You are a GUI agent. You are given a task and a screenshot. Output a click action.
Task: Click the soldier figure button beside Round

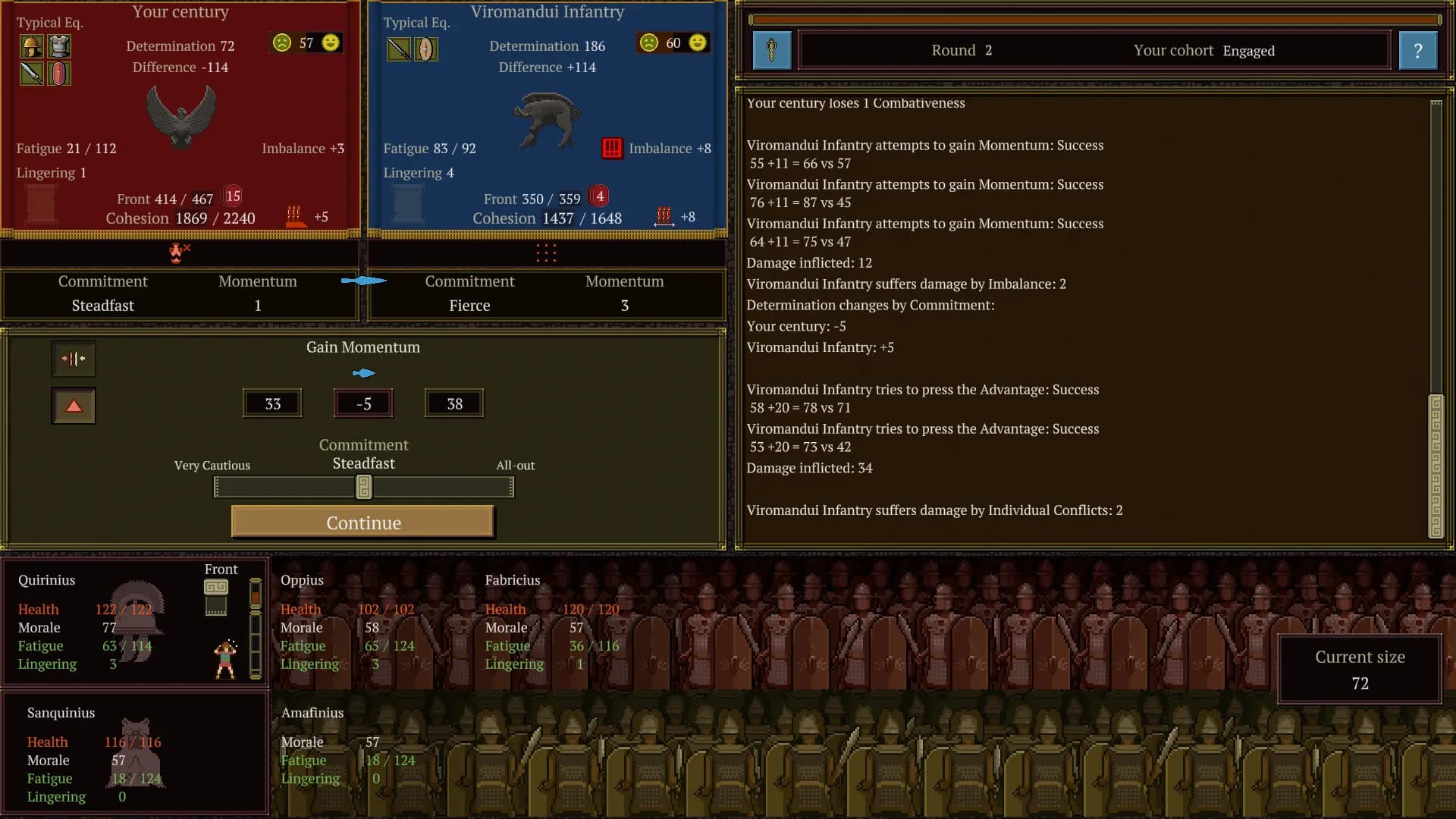click(772, 51)
